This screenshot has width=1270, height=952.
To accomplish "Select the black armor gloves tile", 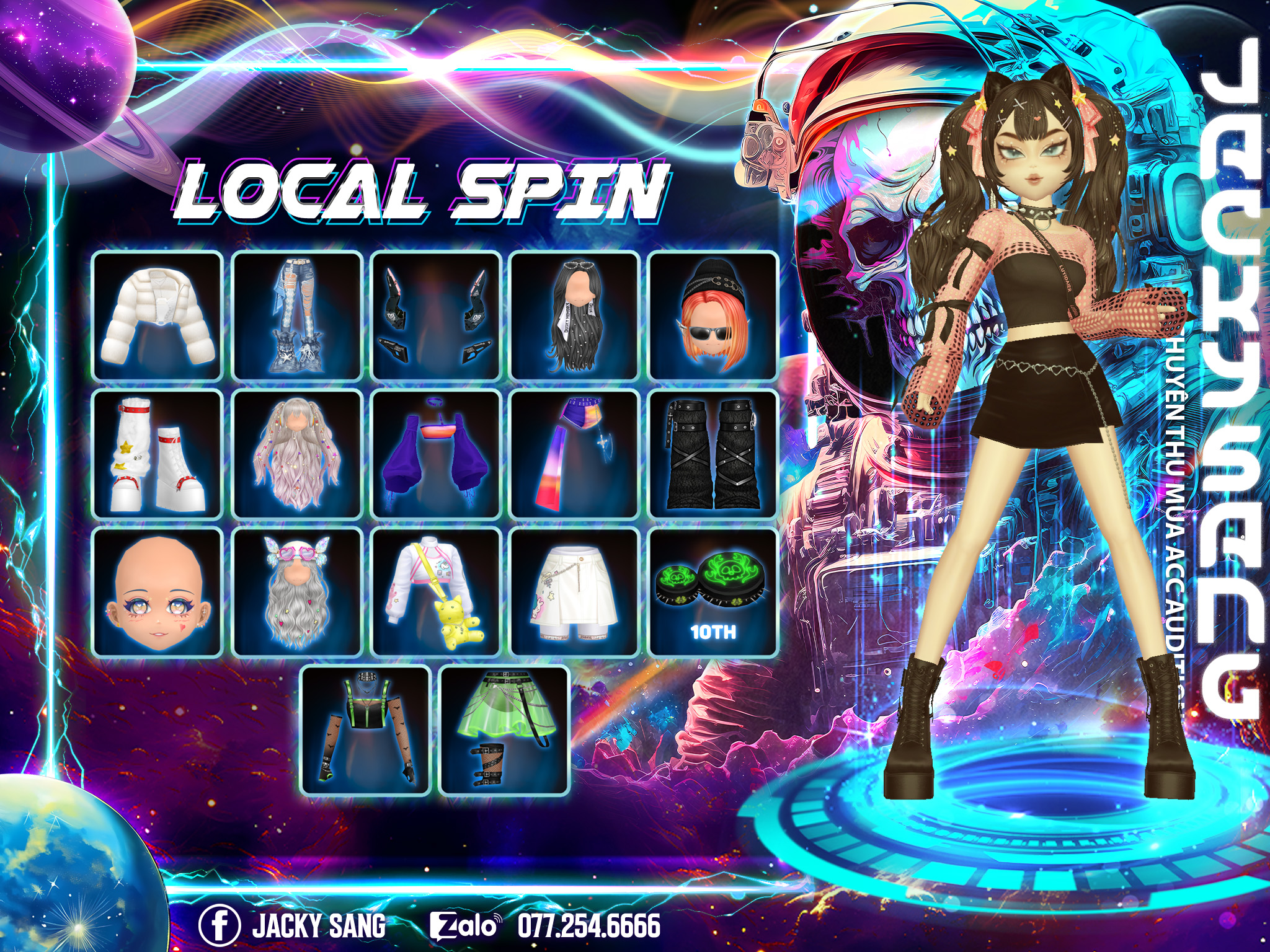I will (436, 316).
